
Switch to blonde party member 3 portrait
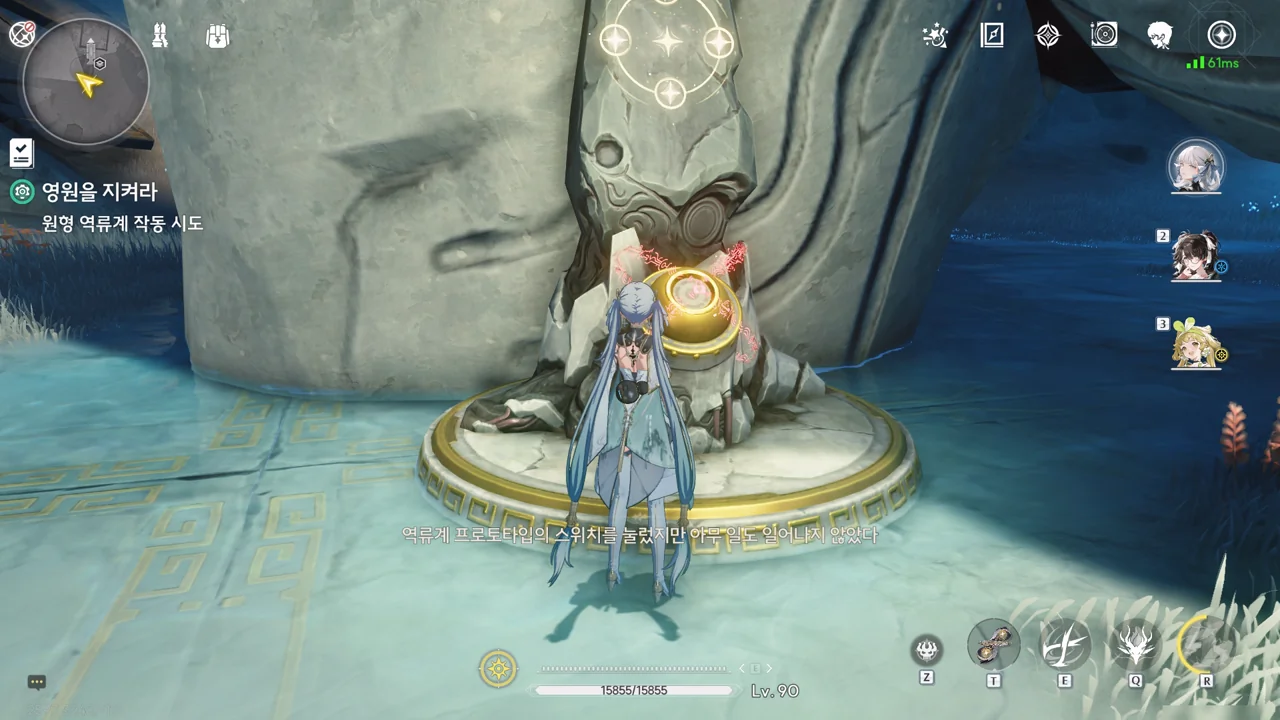point(1196,343)
